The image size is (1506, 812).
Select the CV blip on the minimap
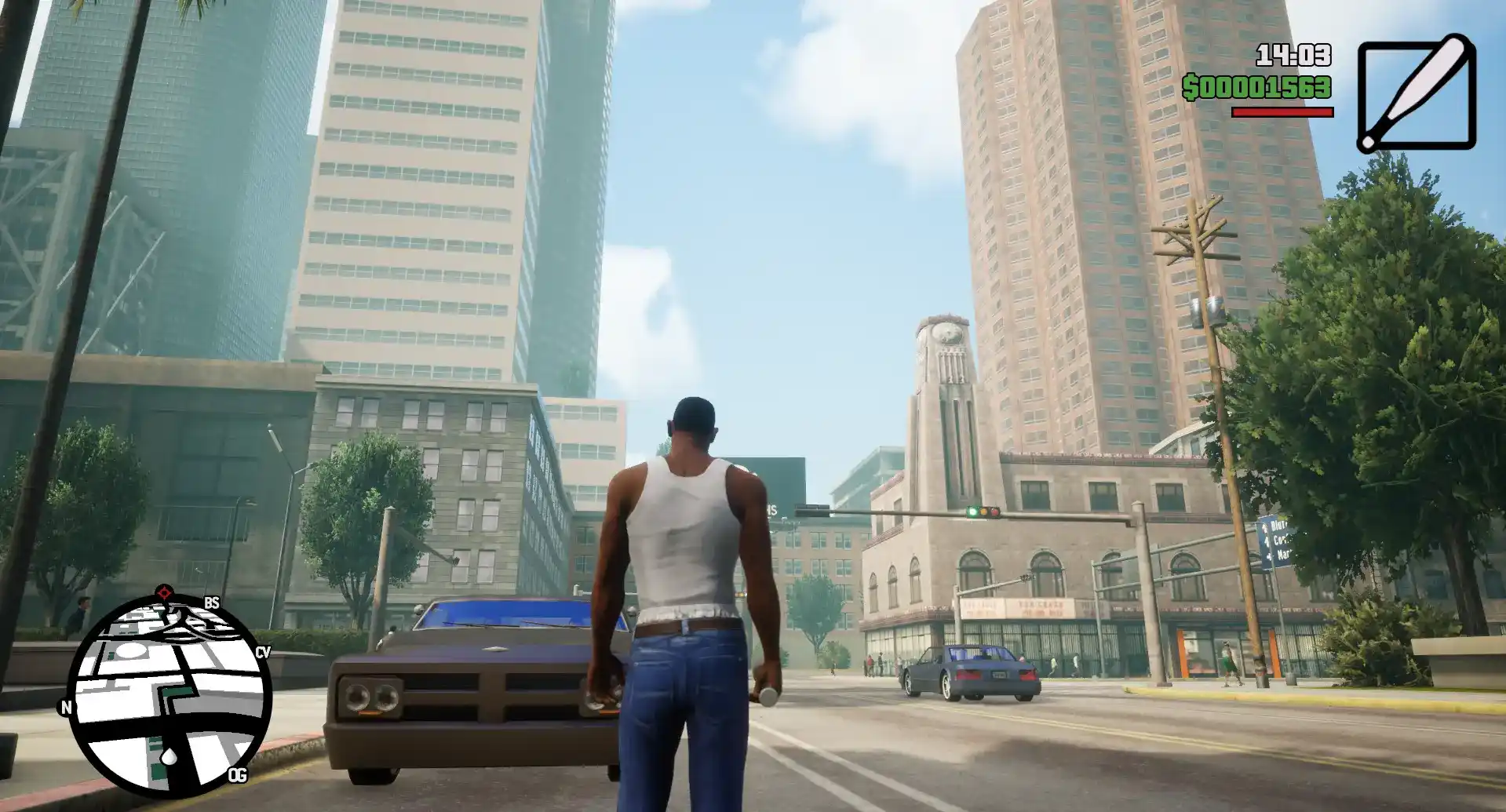[262, 652]
